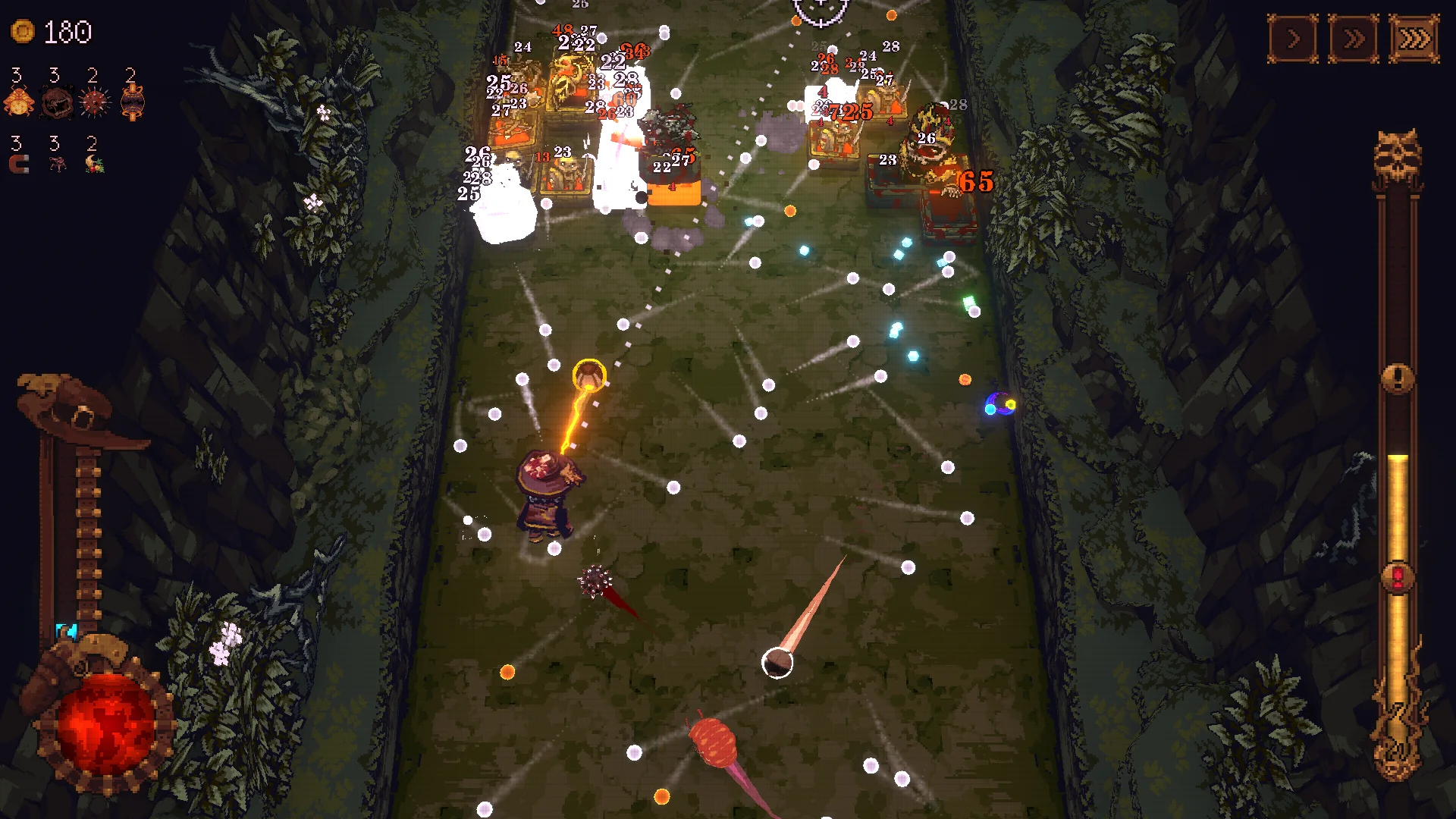Viewport: 1456px width, 819px height.
Task: Click the orange striped urn ball icon
Action: [x=133, y=102]
